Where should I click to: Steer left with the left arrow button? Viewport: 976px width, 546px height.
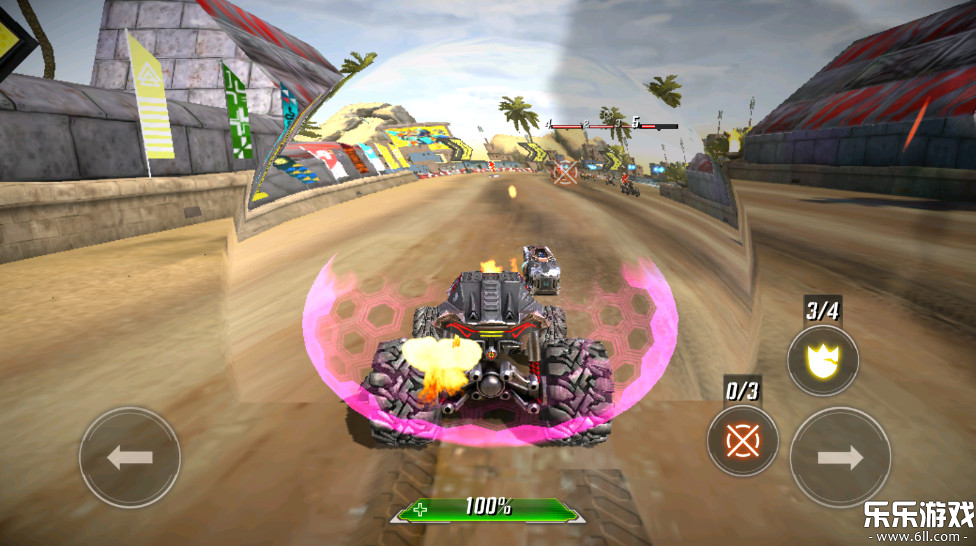(130, 458)
